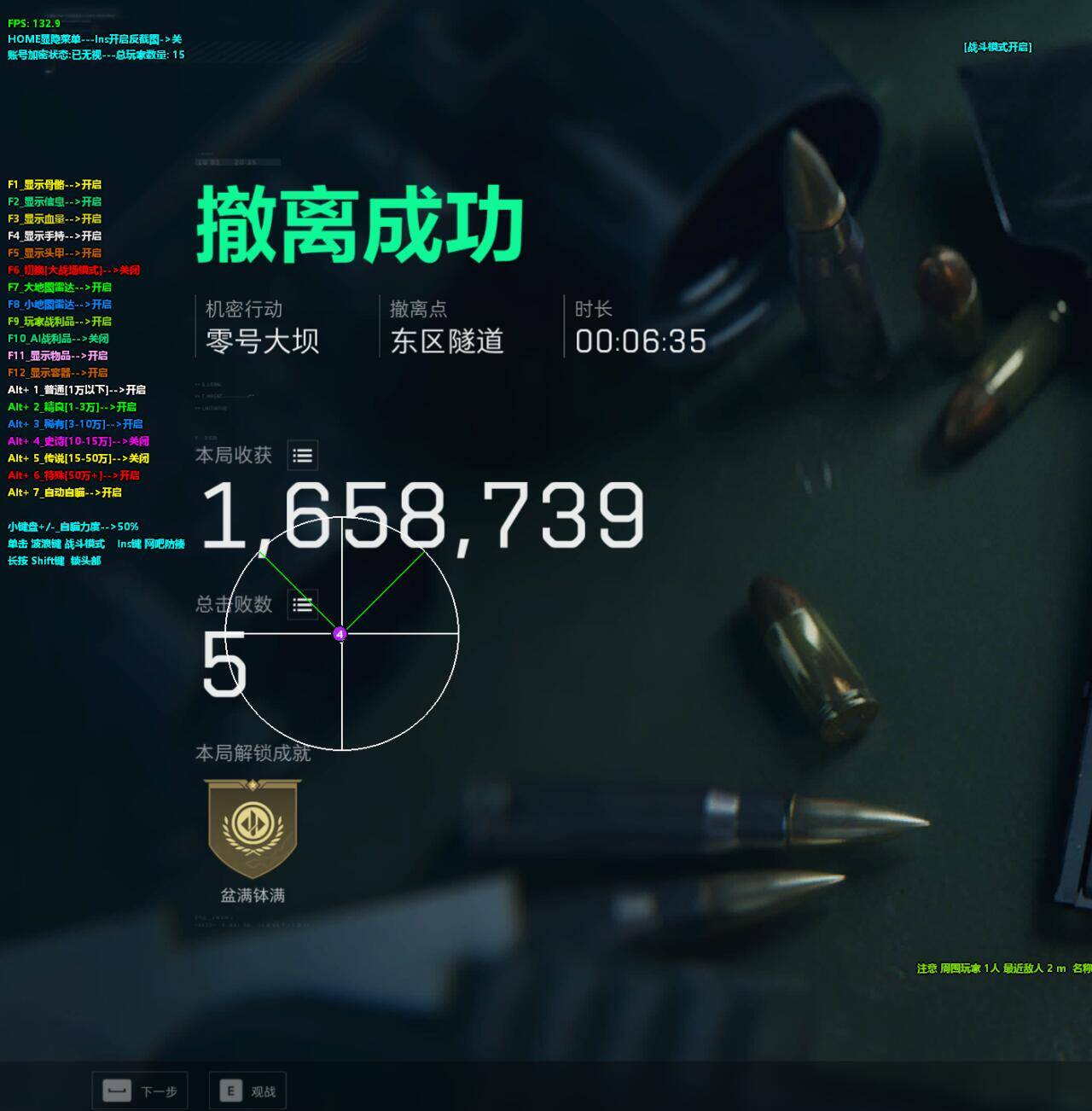This screenshot has height=1111, width=1092.
Task: Click the purple level-4 node marker
Action: pyautogui.click(x=341, y=634)
